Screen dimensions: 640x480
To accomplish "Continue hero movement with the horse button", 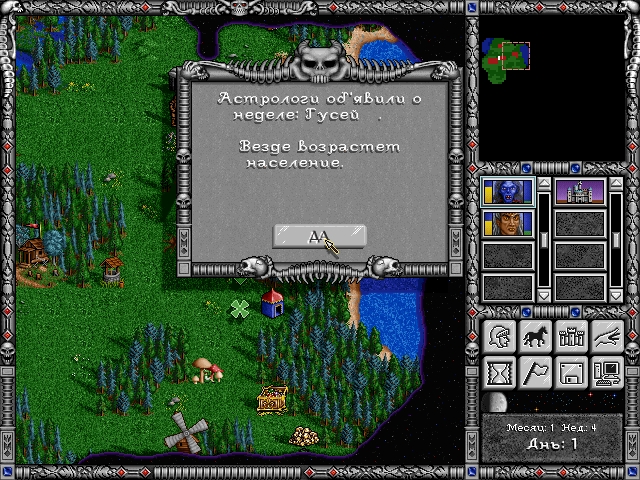I will coord(535,337).
